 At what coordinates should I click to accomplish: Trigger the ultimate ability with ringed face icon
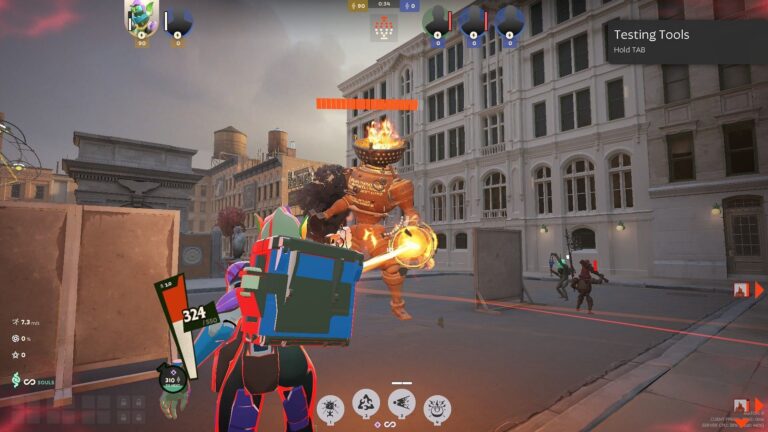coord(437,407)
